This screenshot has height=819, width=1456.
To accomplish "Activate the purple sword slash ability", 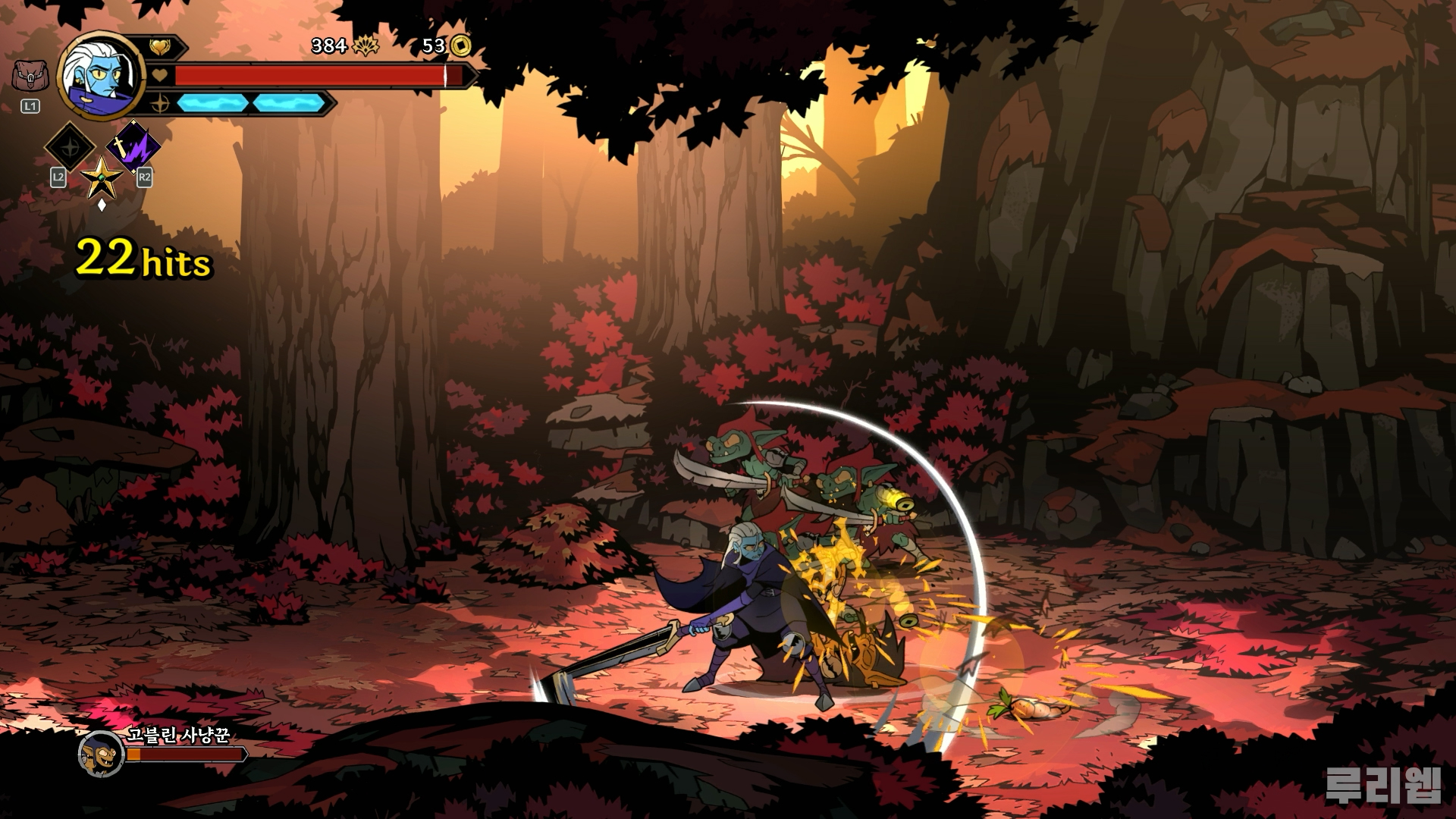I will [x=133, y=146].
